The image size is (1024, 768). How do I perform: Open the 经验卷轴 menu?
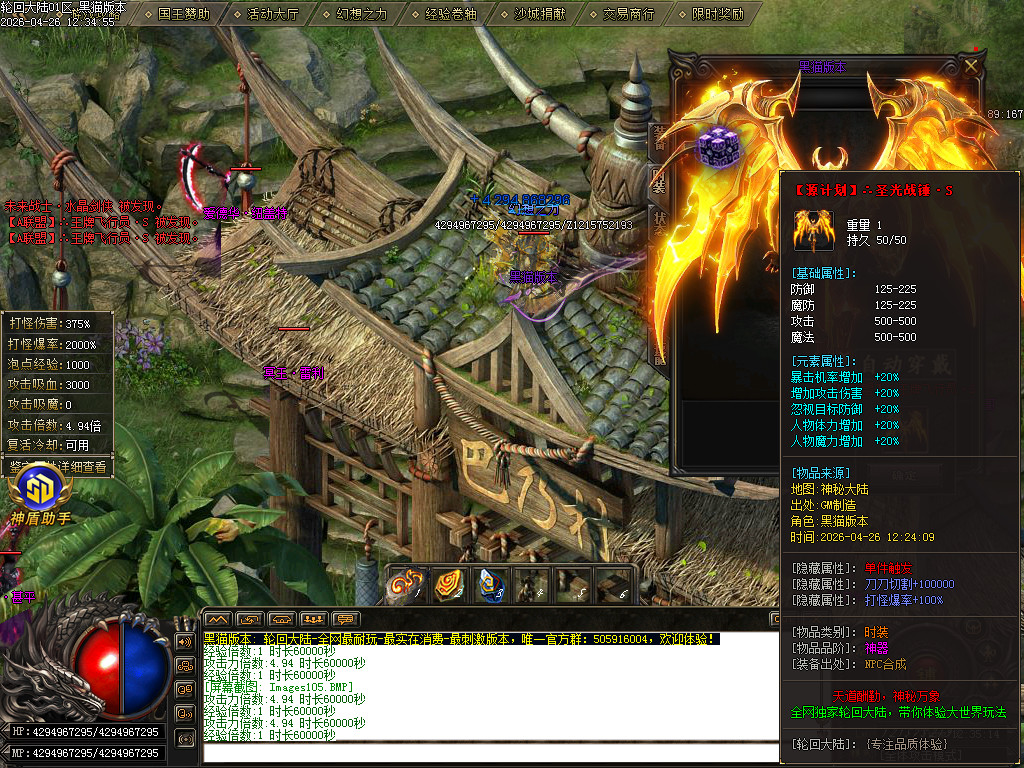451,14
